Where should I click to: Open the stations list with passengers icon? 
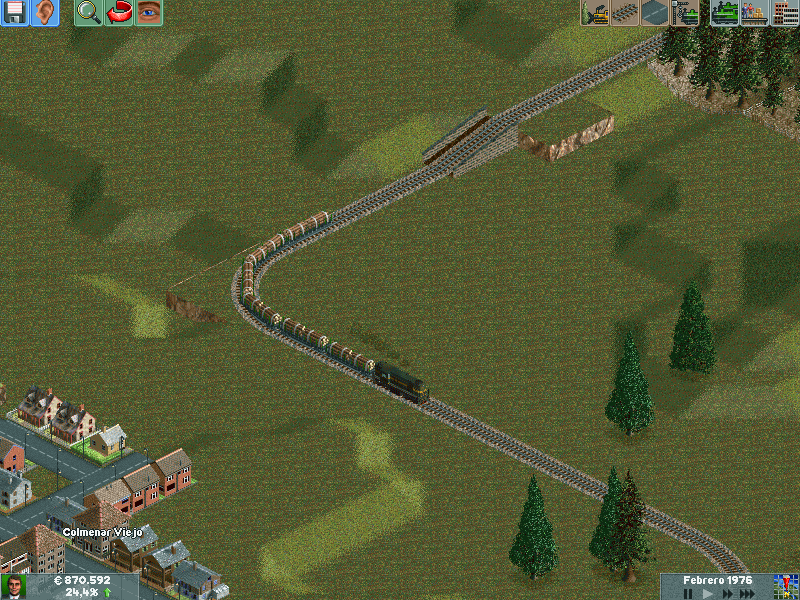[x=754, y=13]
